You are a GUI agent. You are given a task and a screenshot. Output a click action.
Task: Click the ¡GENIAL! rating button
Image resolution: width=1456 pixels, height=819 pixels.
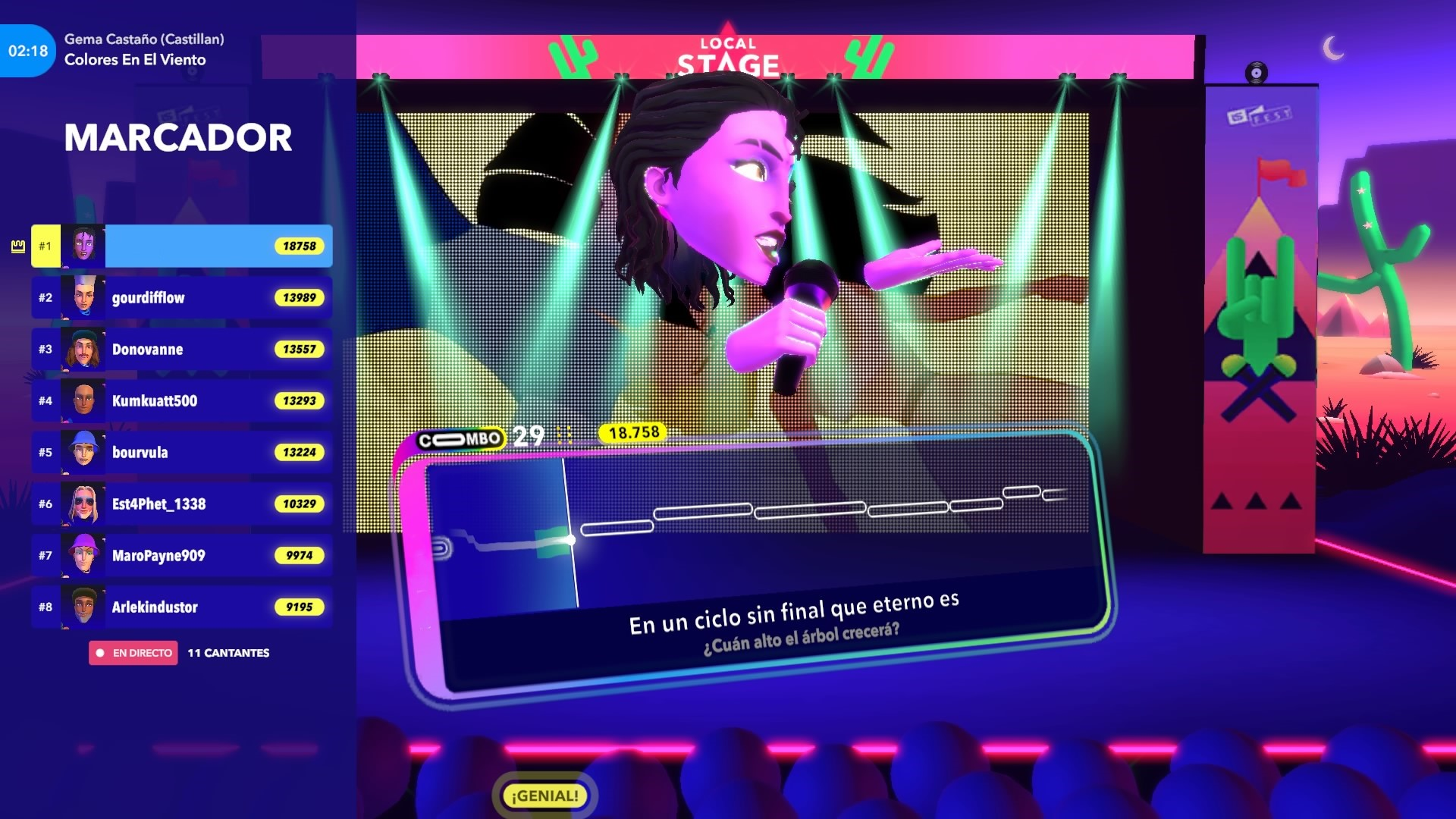tap(544, 795)
